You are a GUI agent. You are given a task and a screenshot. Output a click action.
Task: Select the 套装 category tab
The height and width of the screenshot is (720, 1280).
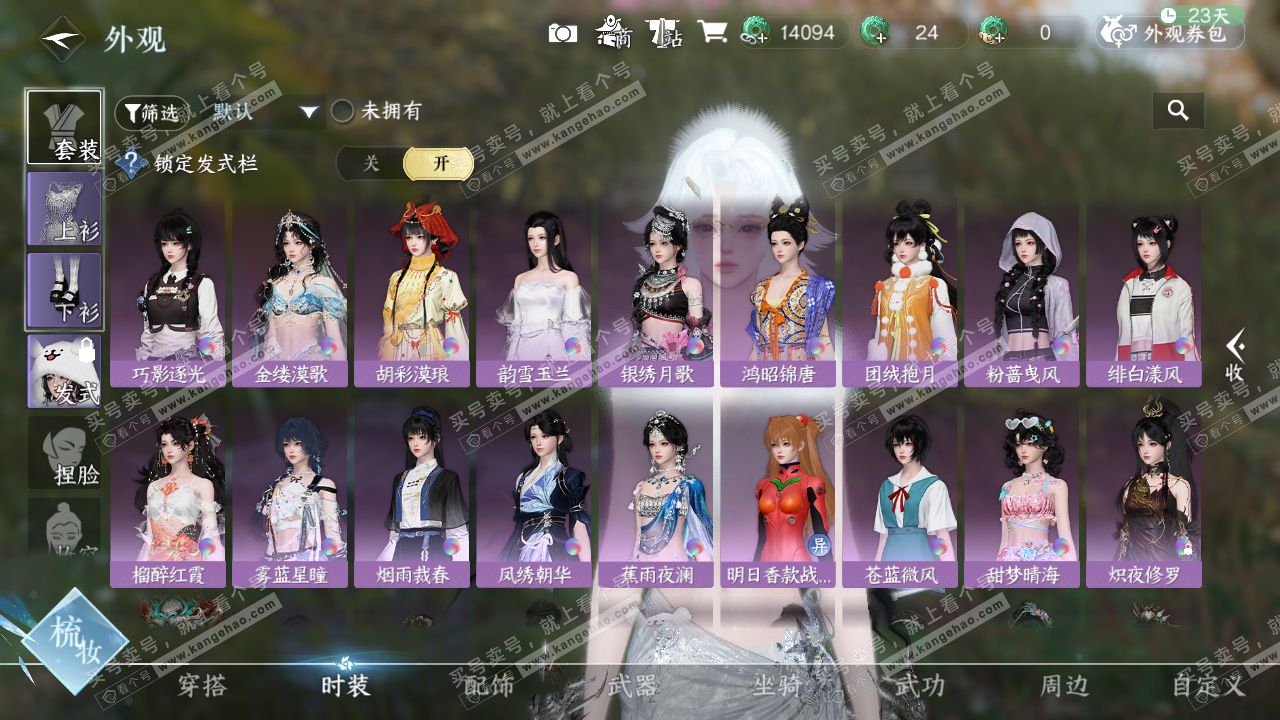click(x=64, y=128)
